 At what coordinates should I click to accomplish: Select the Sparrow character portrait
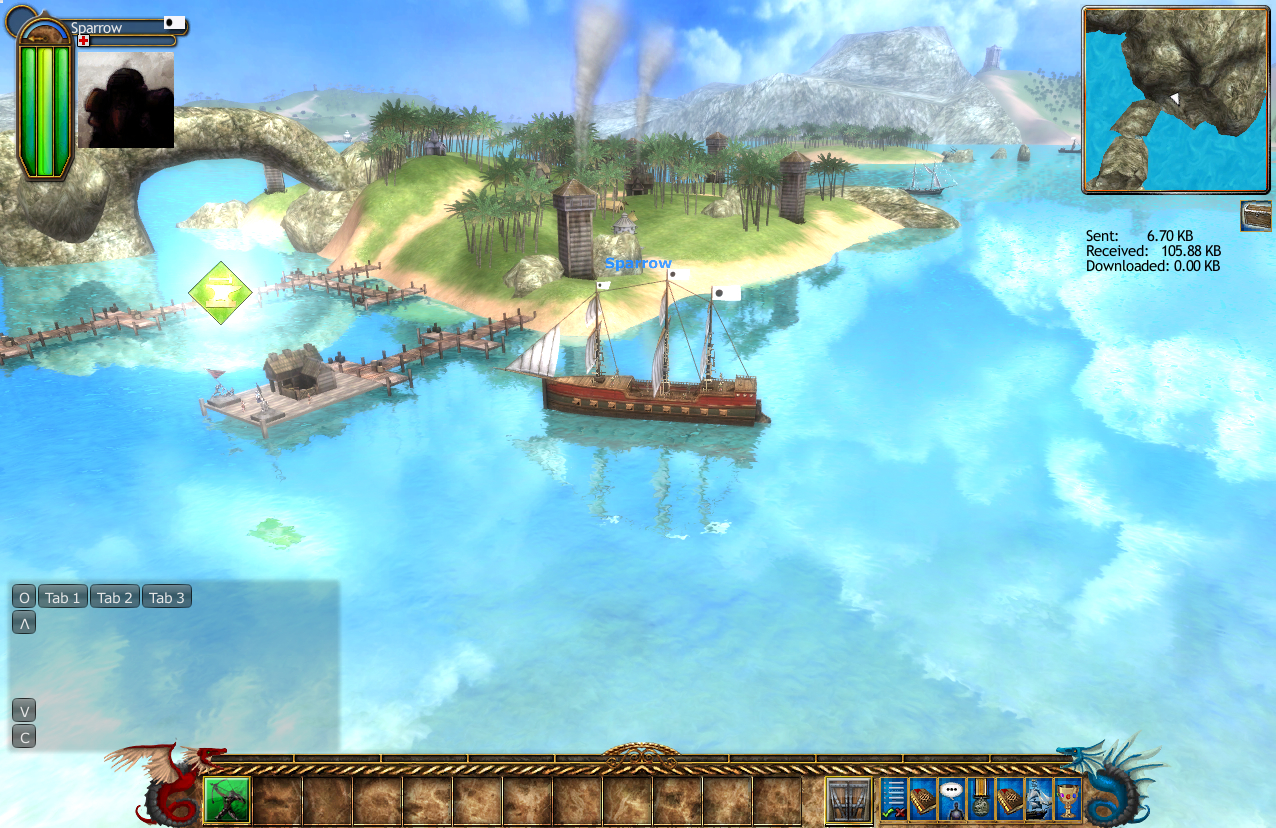tap(126, 100)
